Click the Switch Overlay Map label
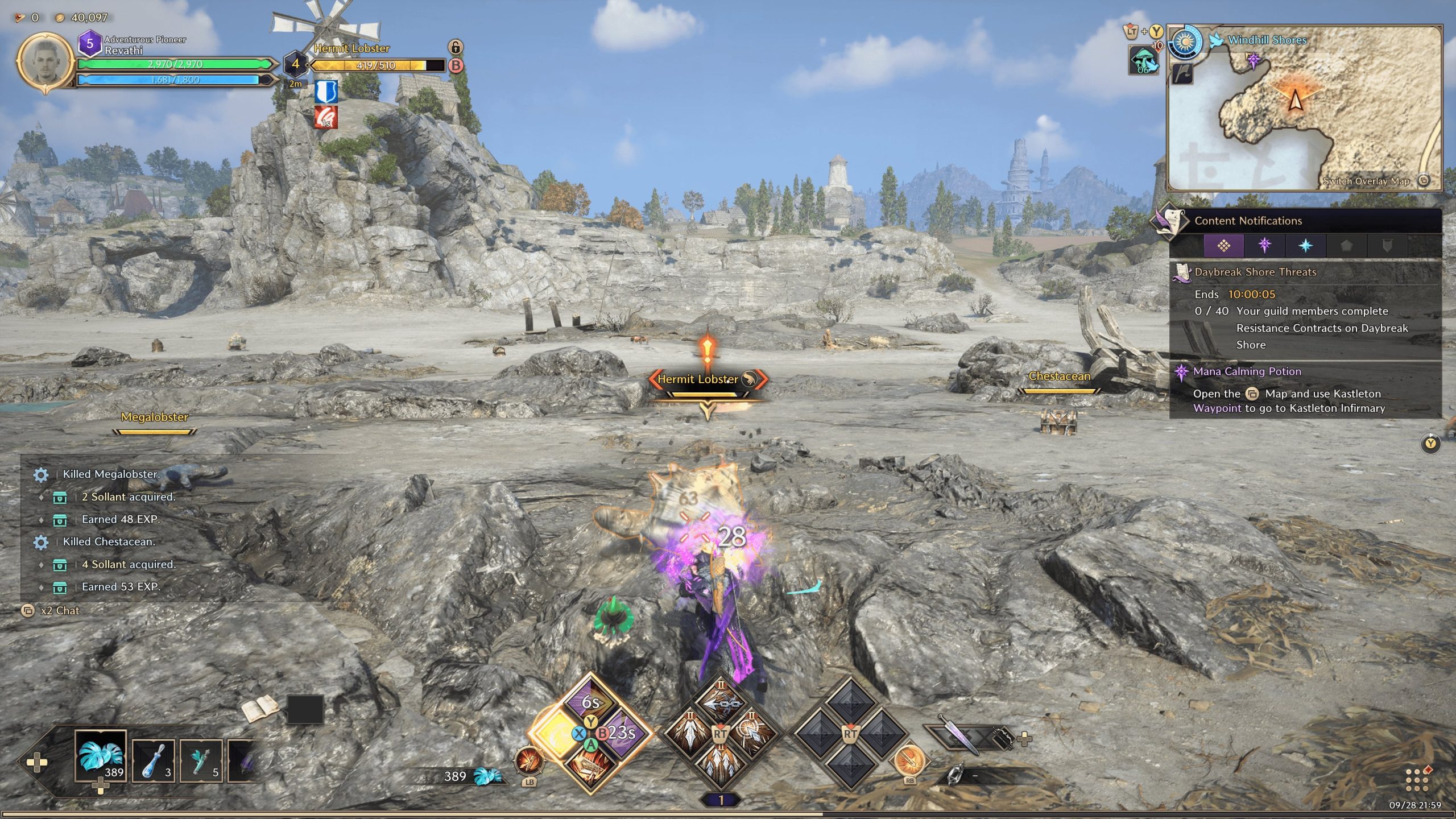 coord(1366,181)
